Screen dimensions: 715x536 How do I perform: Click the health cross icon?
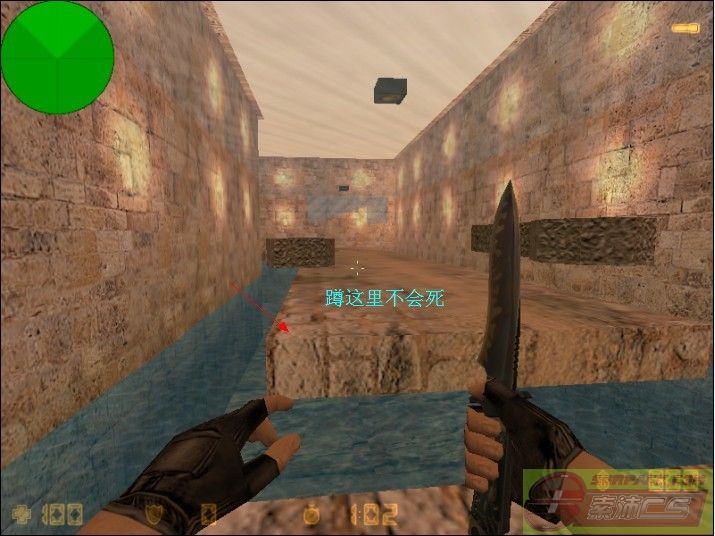(x=18, y=516)
